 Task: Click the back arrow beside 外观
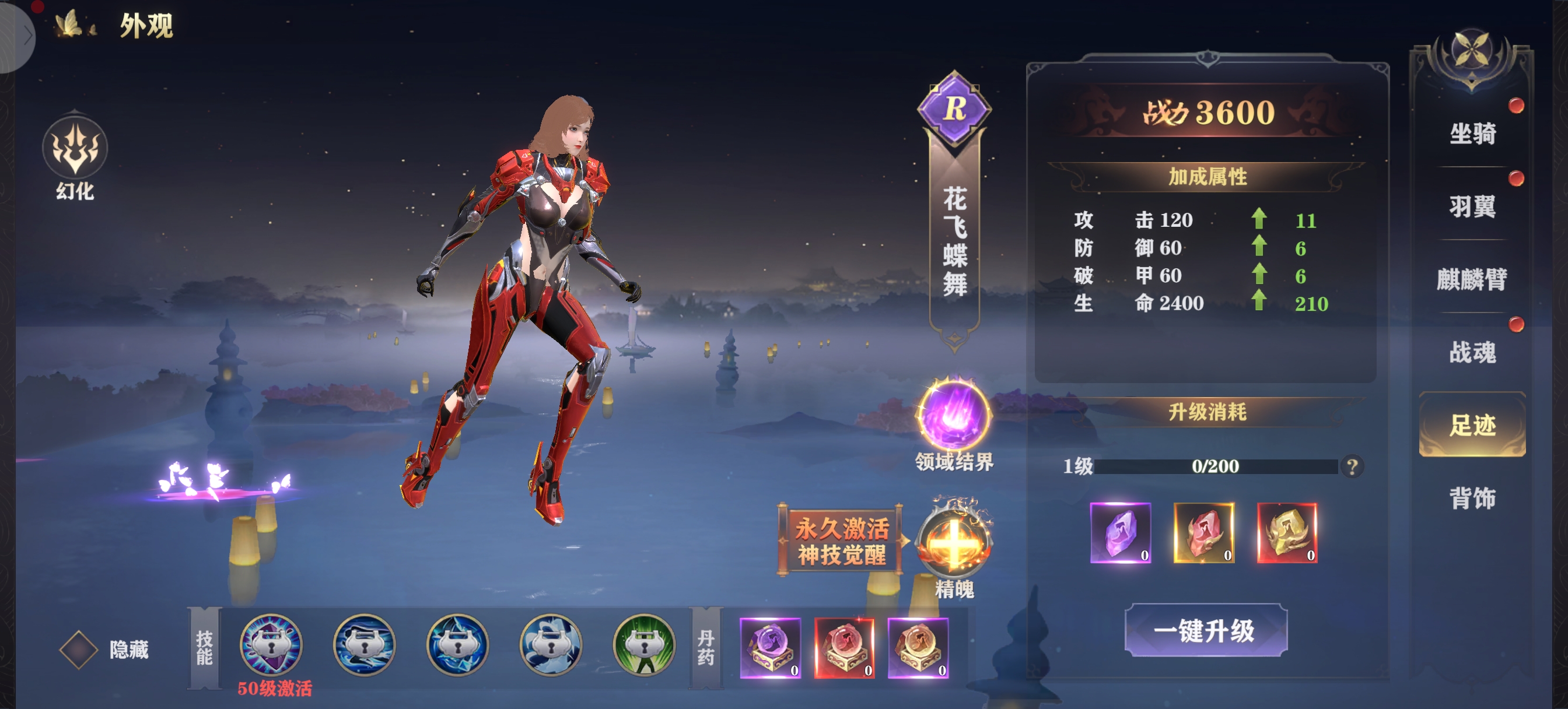(27, 36)
